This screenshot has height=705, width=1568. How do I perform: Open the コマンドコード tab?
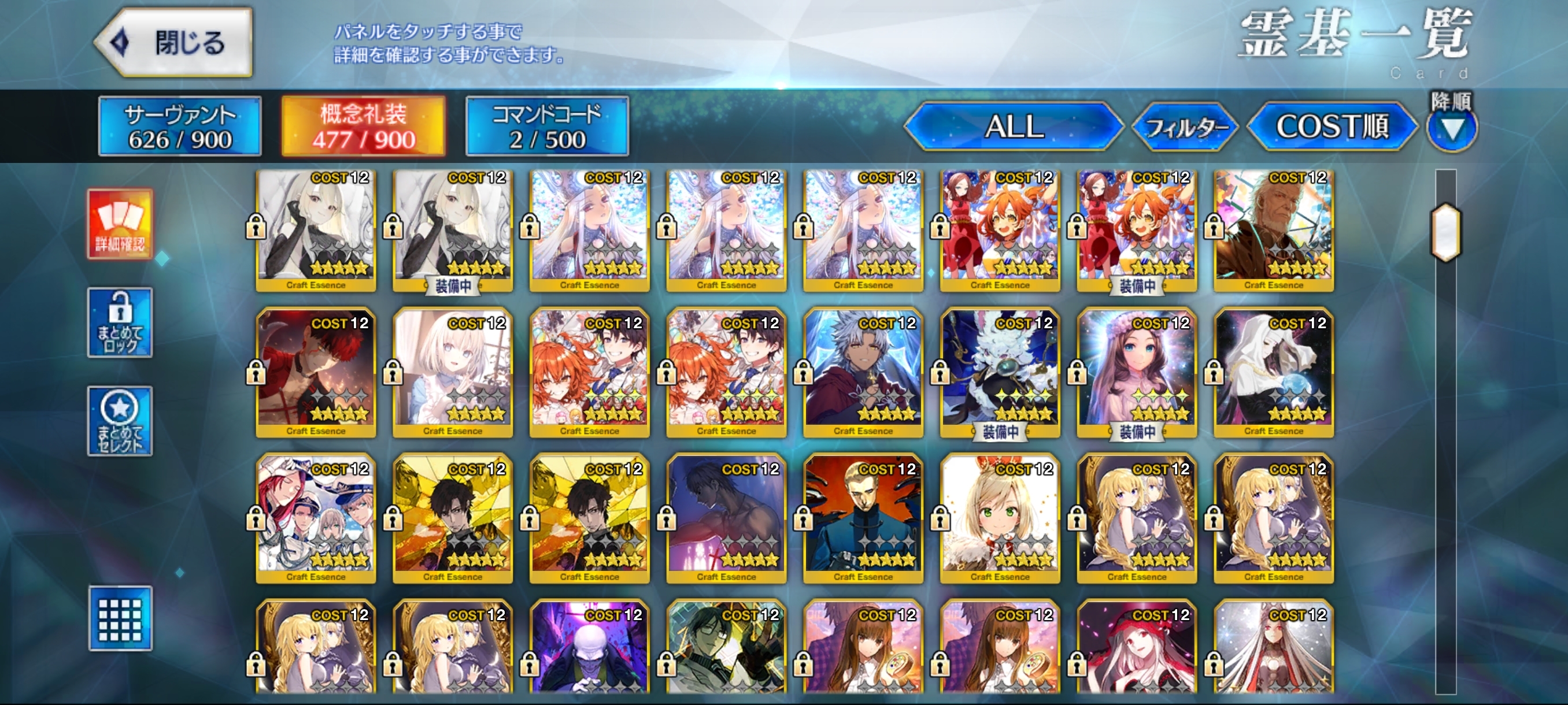[x=546, y=127]
